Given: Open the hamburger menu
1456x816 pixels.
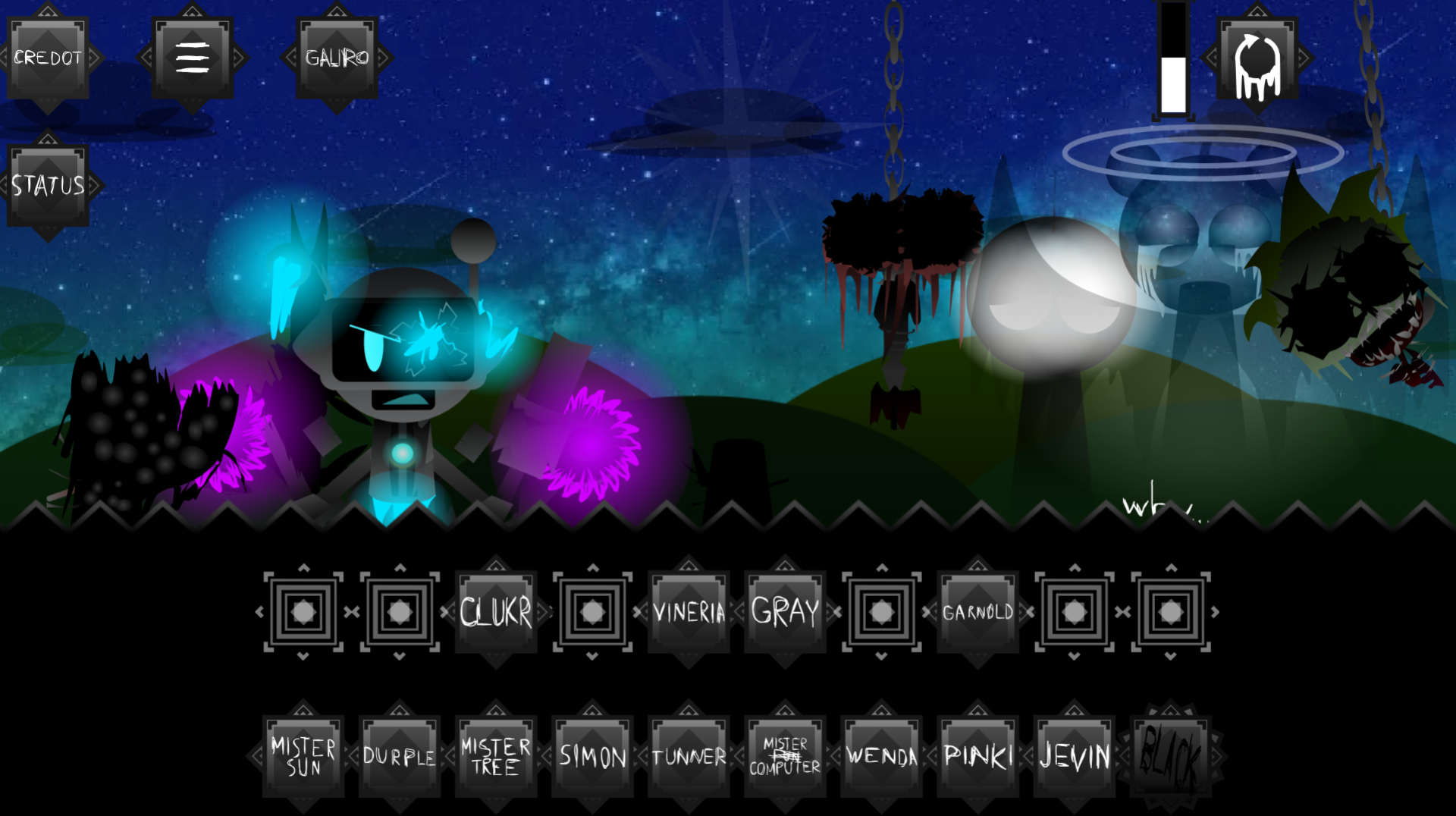Looking at the screenshot, I should pos(193,58).
